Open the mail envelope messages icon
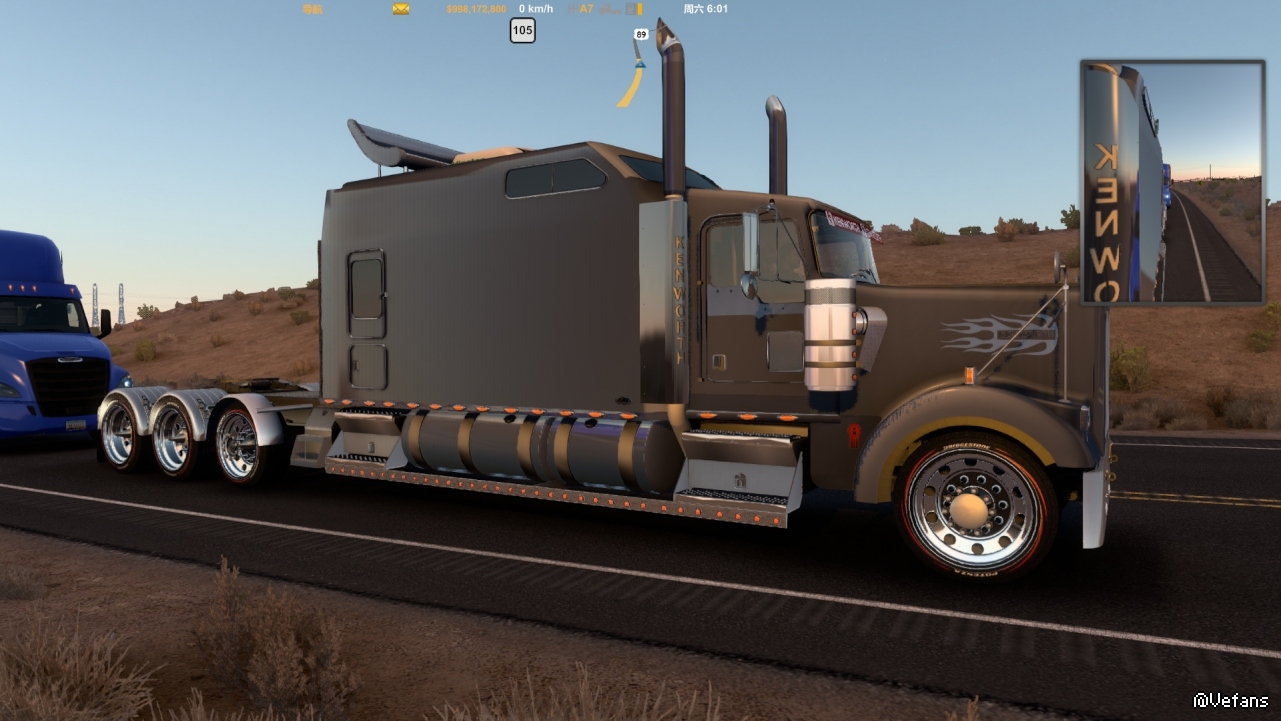Screen dimensions: 1281x721 point(401,9)
